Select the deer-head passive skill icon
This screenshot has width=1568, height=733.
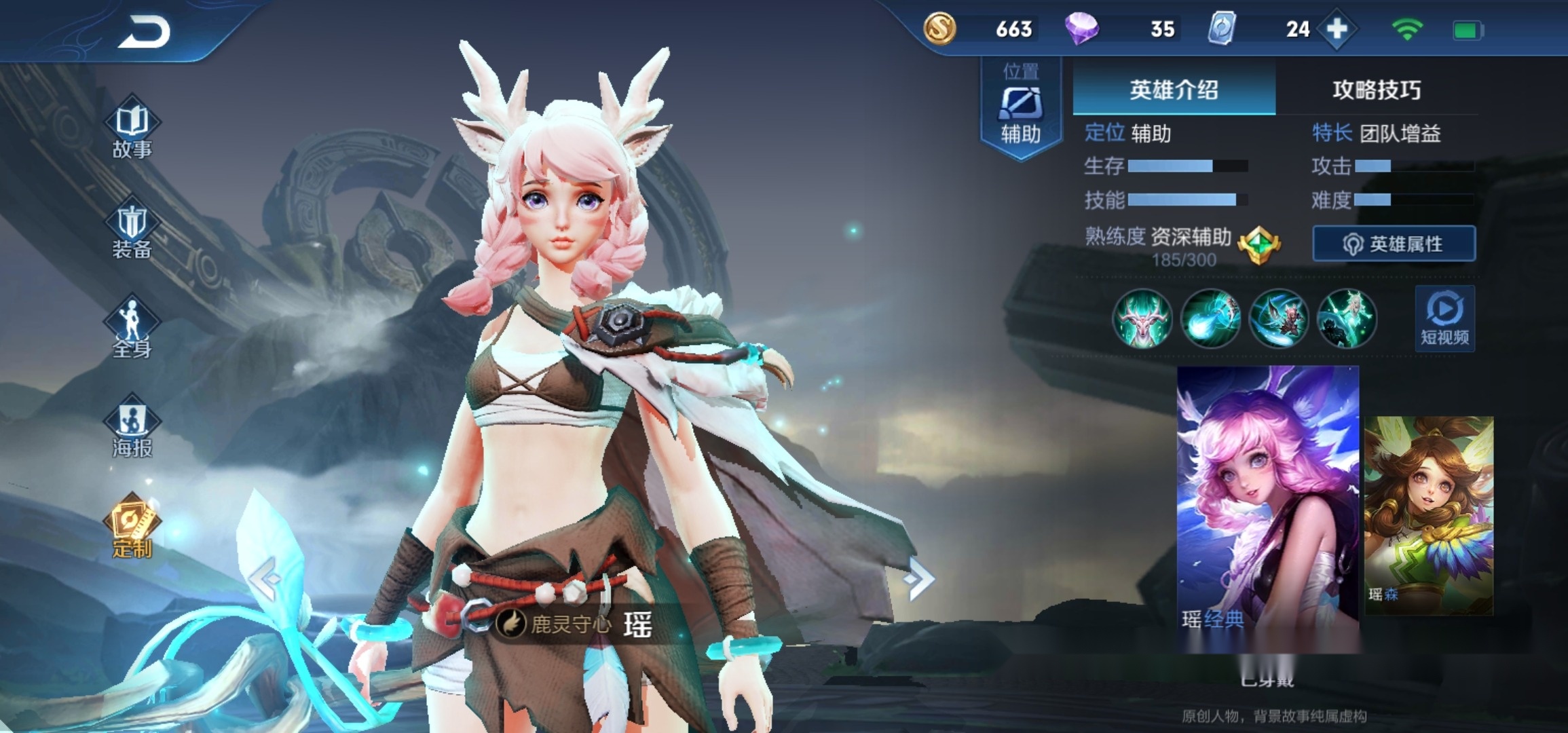point(1142,318)
